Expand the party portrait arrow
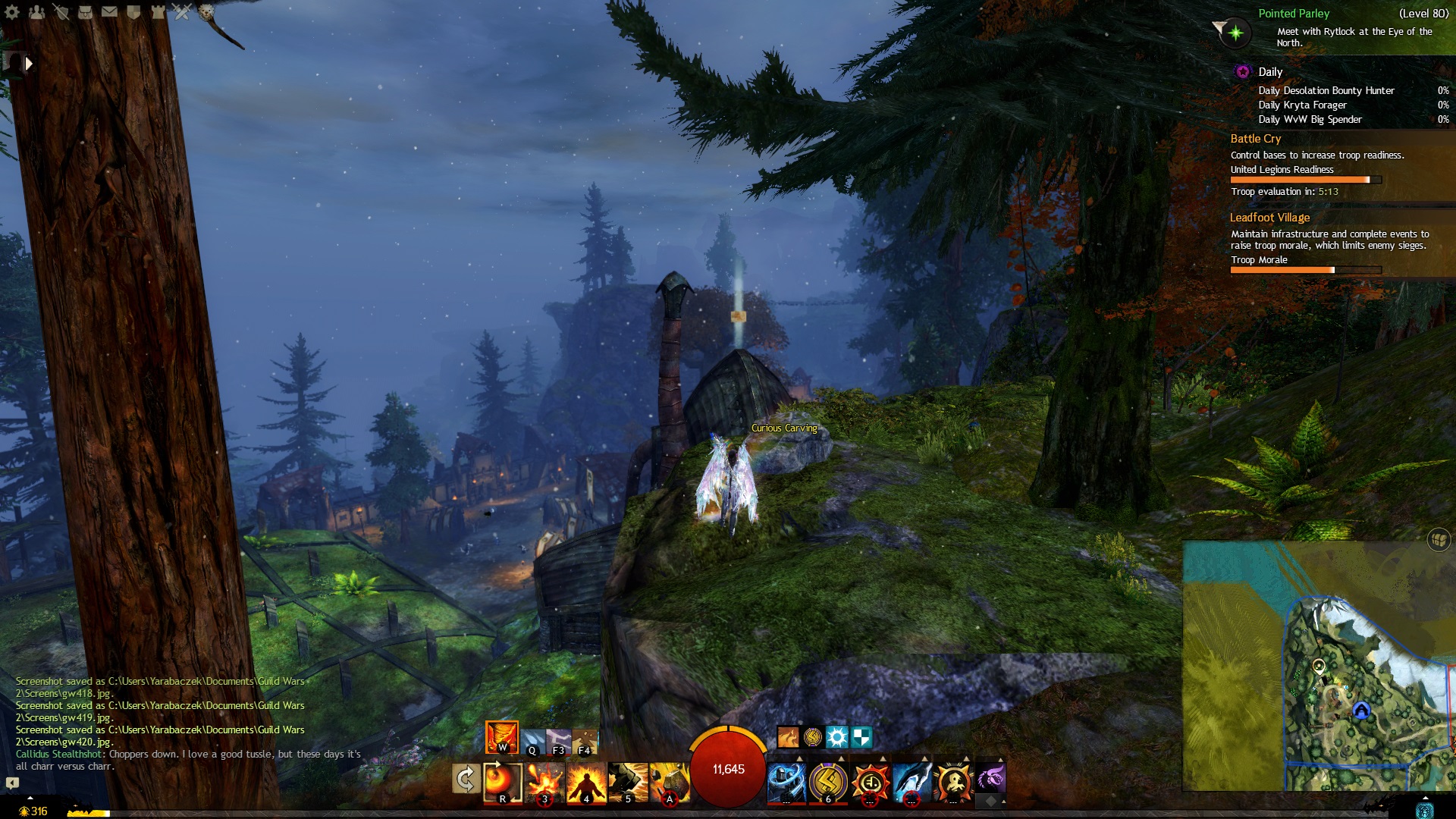The height and width of the screenshot is (819, 1456). (29, 64)
